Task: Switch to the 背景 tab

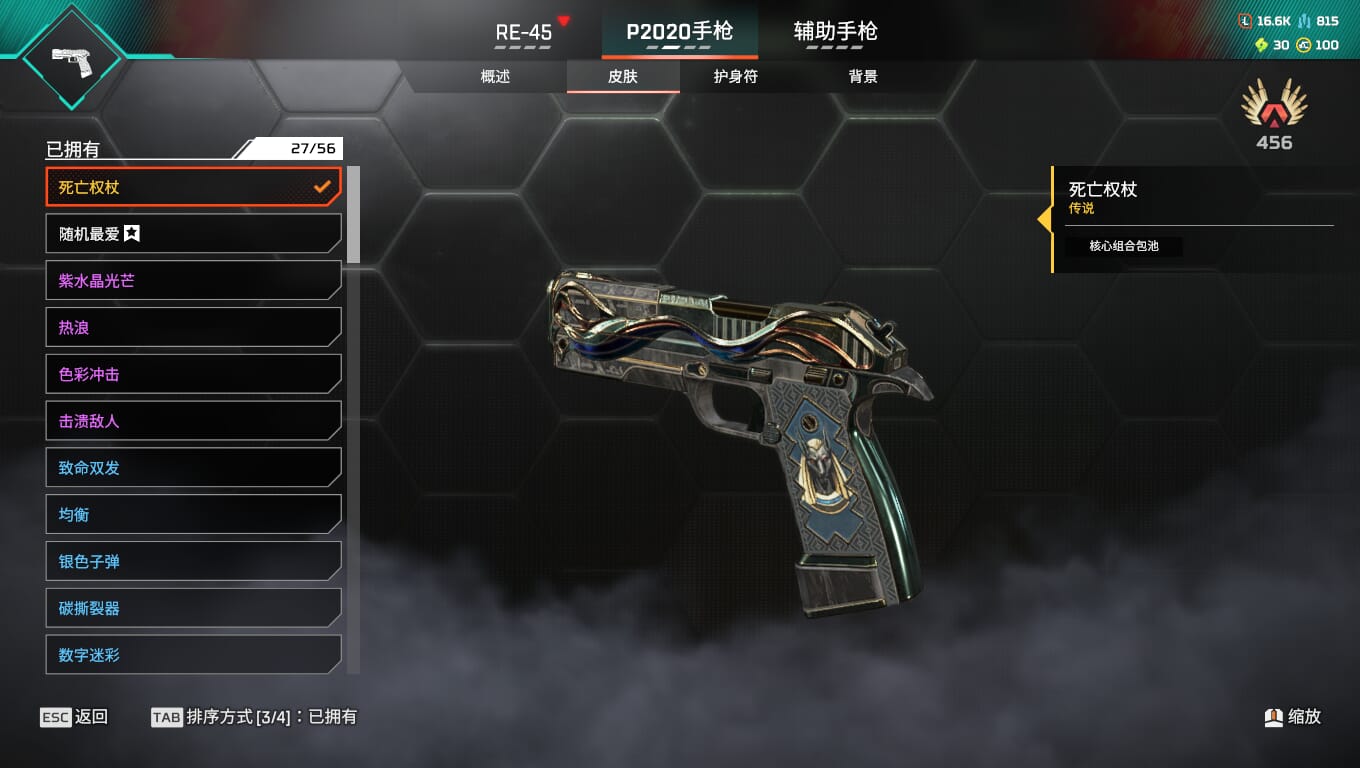Action: click(862, 77)
